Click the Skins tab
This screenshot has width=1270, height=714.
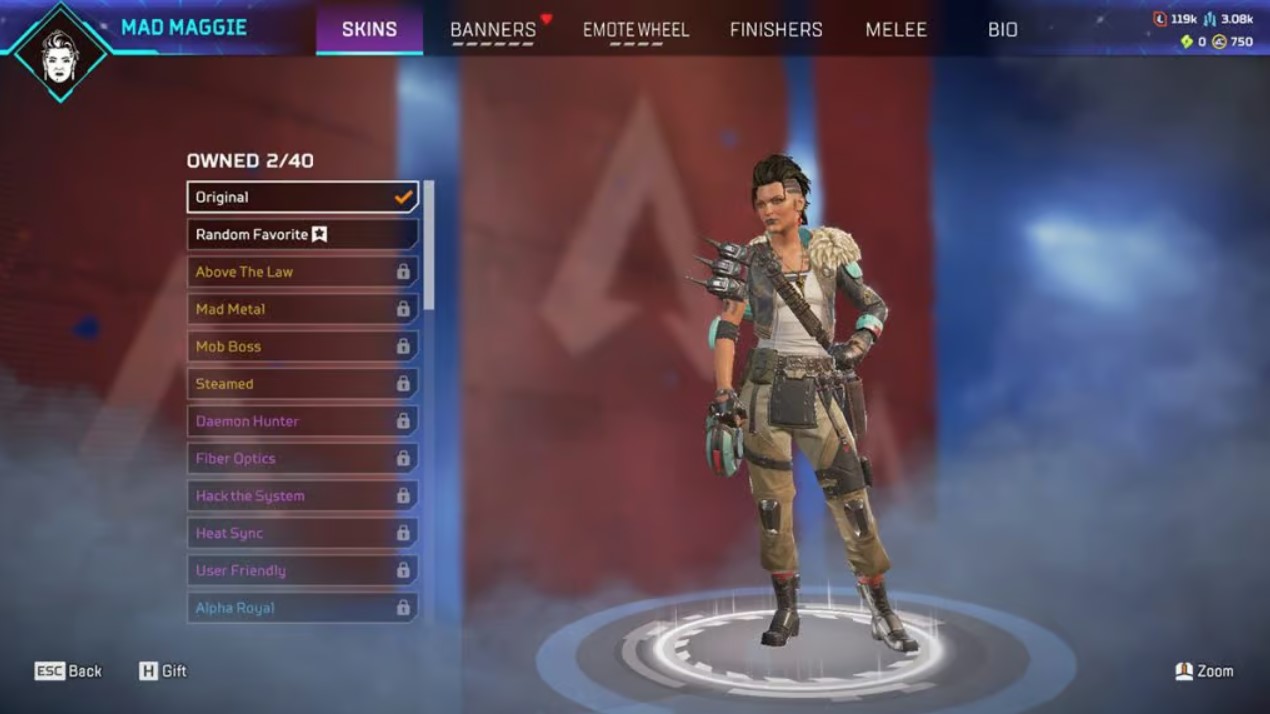point(369,29)
